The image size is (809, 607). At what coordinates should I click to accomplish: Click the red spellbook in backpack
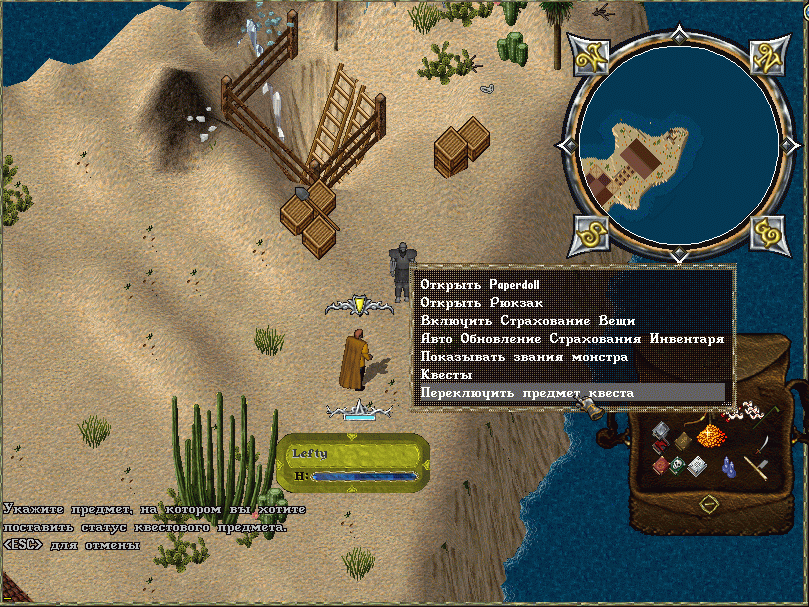[x=660, y=465]
